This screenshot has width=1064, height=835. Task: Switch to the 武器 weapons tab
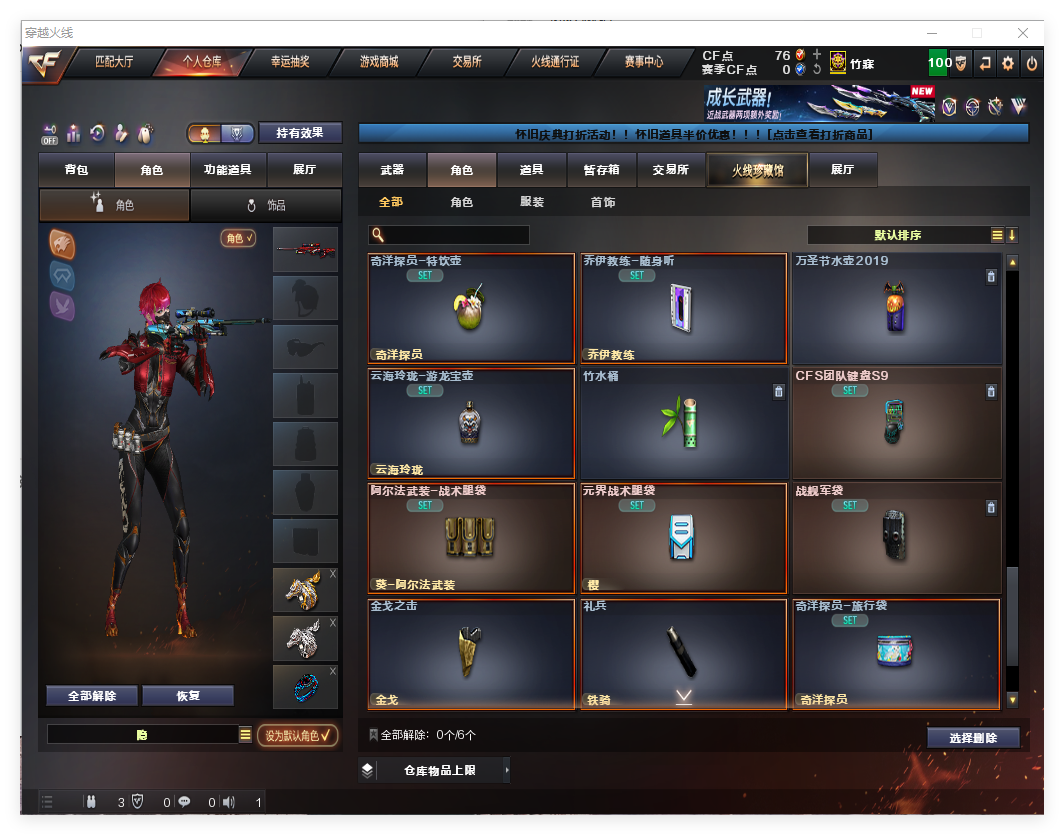392,170
